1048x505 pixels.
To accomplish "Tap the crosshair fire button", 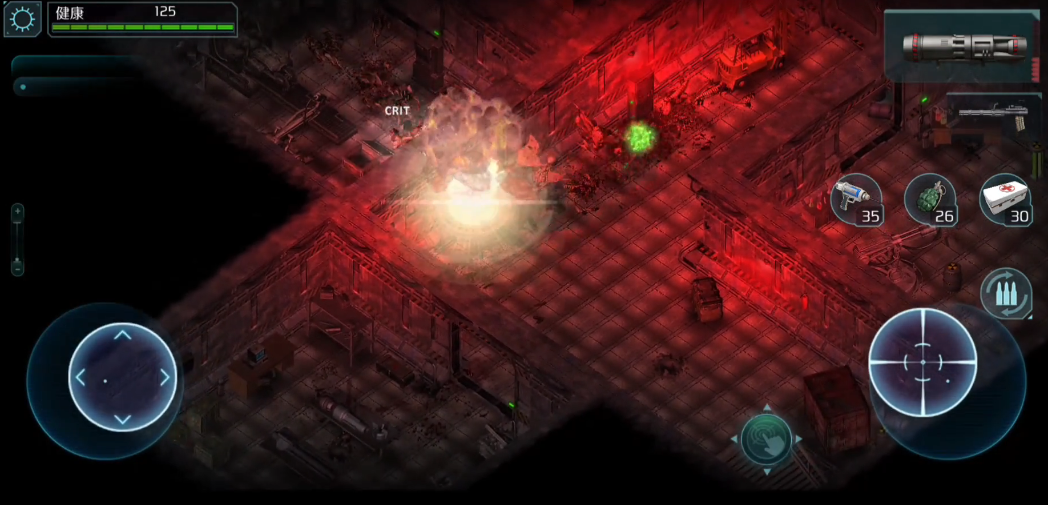I will [922, 360].
